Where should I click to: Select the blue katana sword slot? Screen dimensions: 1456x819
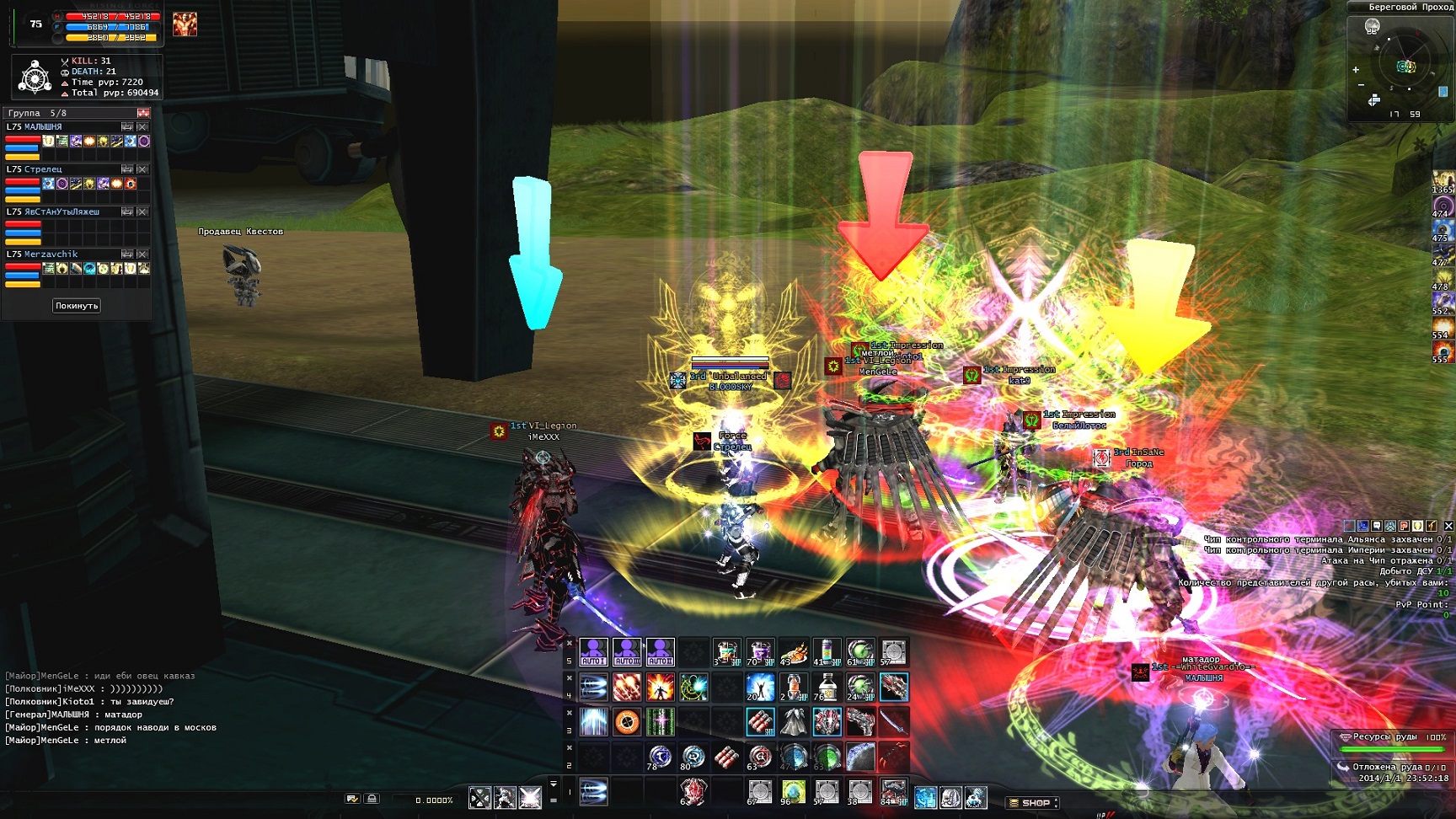[894, 722]
